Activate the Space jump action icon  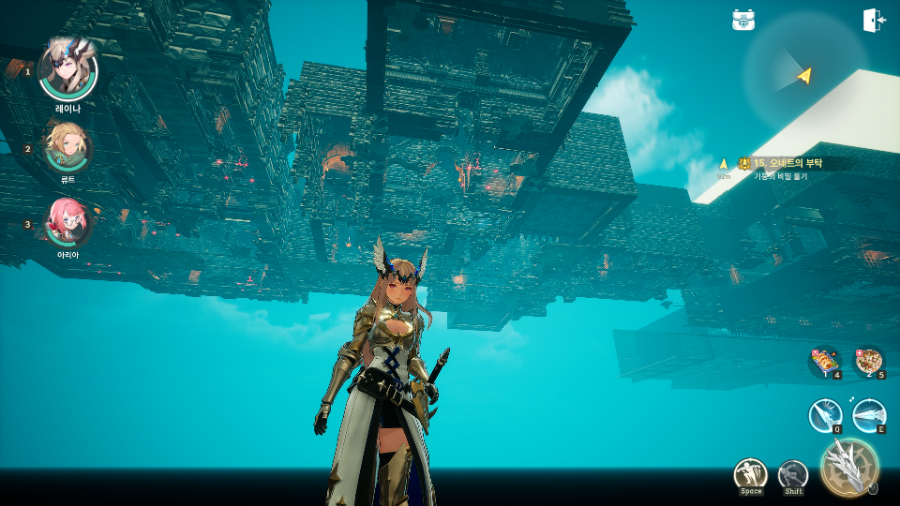(x=750, y=474)
